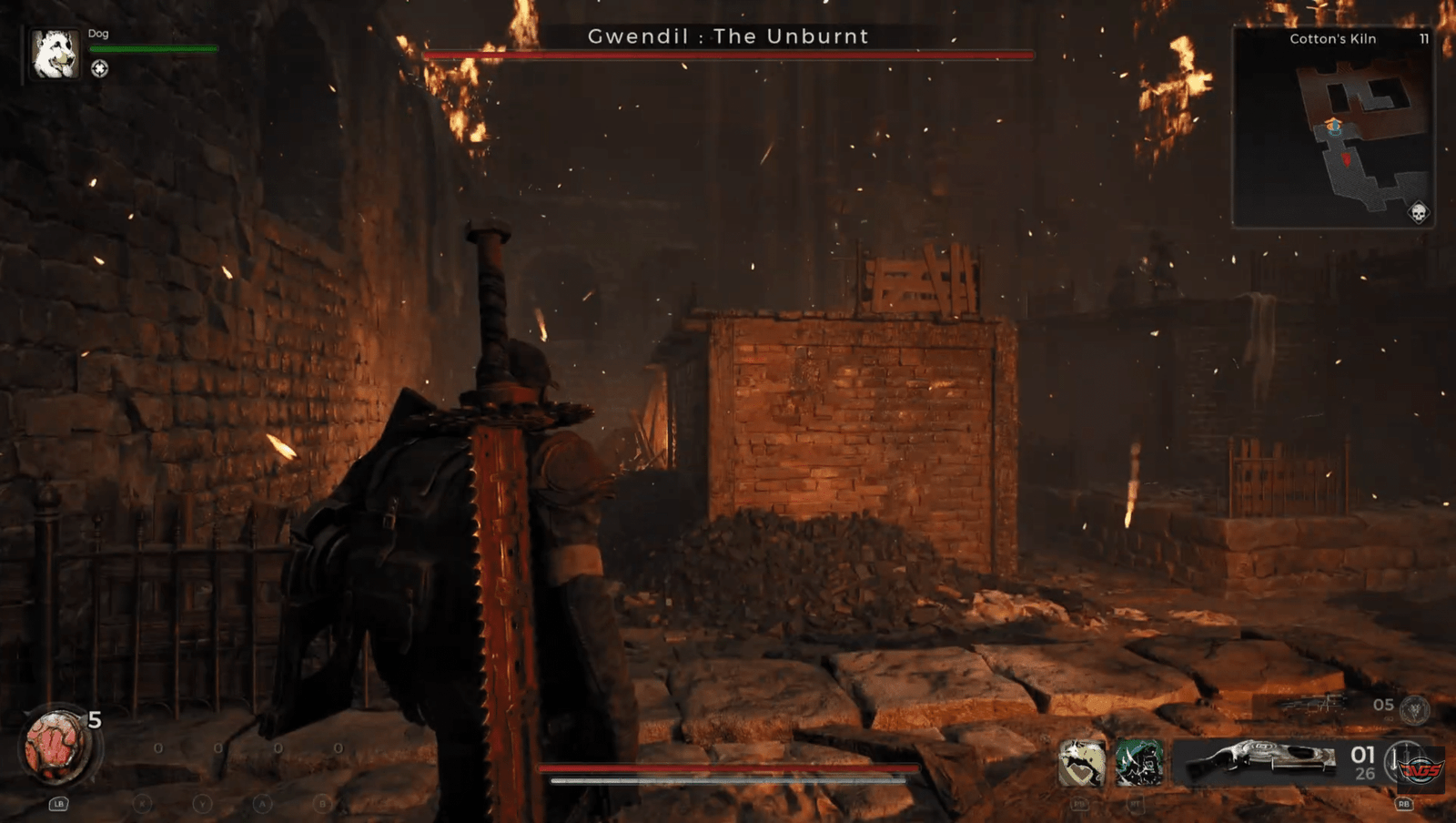The image size is (1456, 823).
Task: Click the round weapon mod icon beside 05
Action: [1414, 709]
